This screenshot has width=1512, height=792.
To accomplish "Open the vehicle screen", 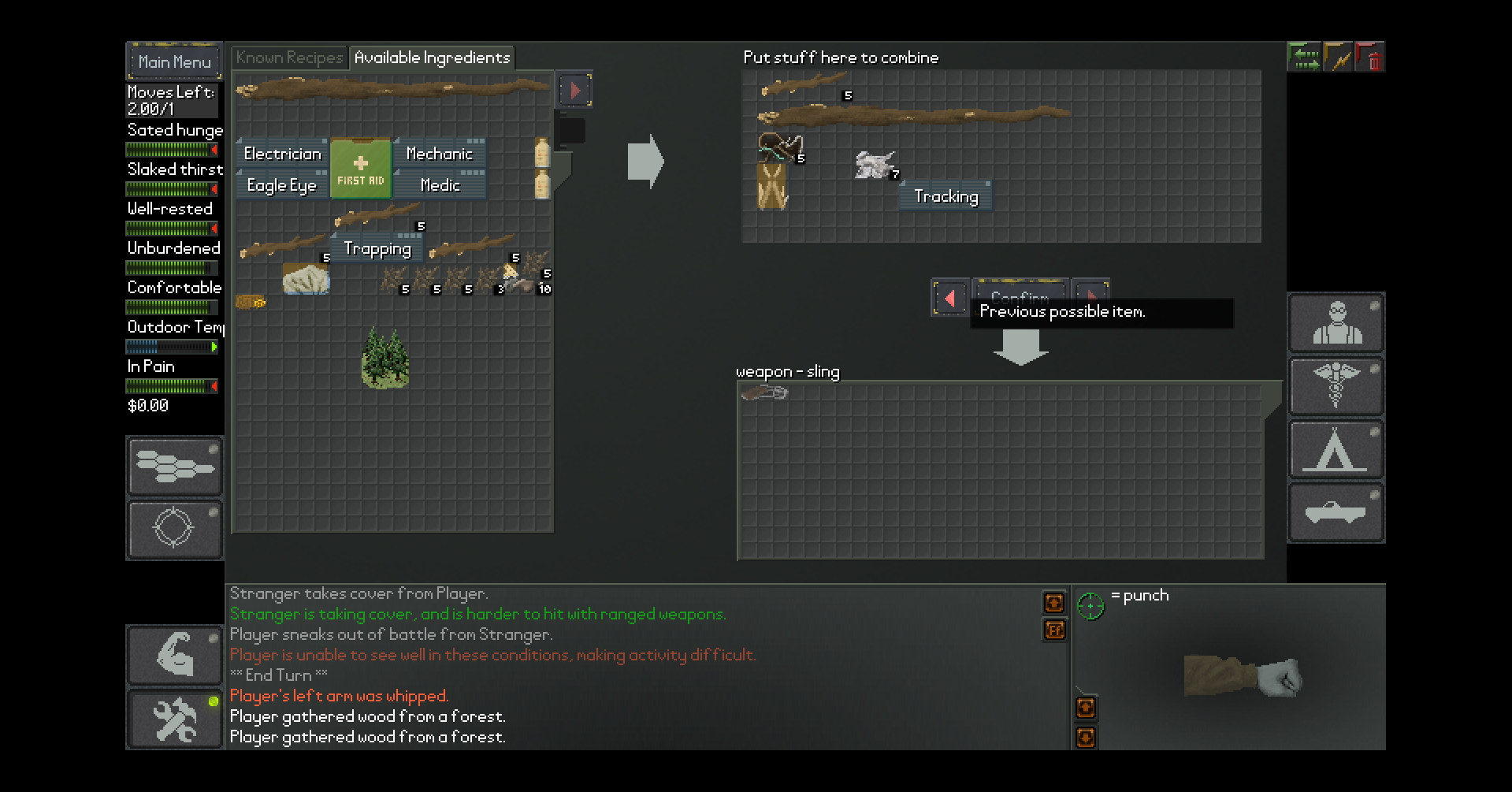I will tap(1336, 513).
